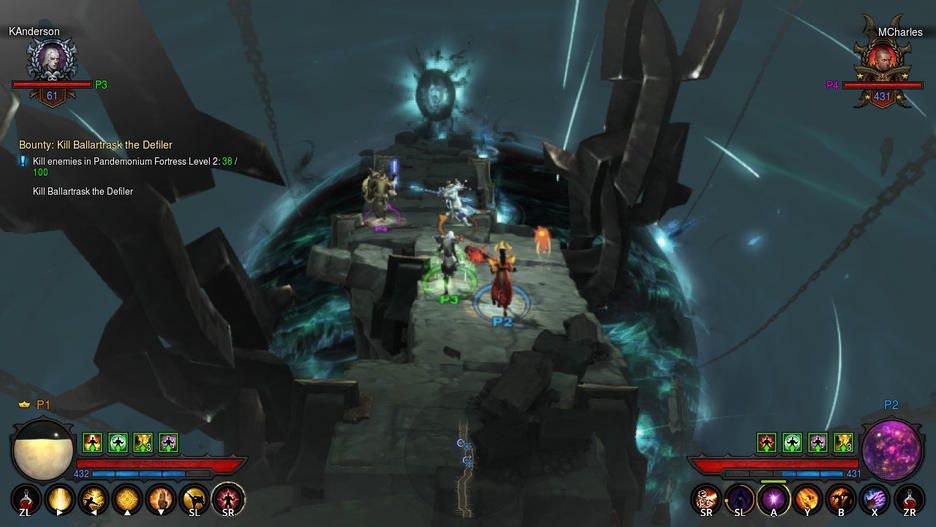Activate P1's golden light pillar skill

click(x=60, y=498)
